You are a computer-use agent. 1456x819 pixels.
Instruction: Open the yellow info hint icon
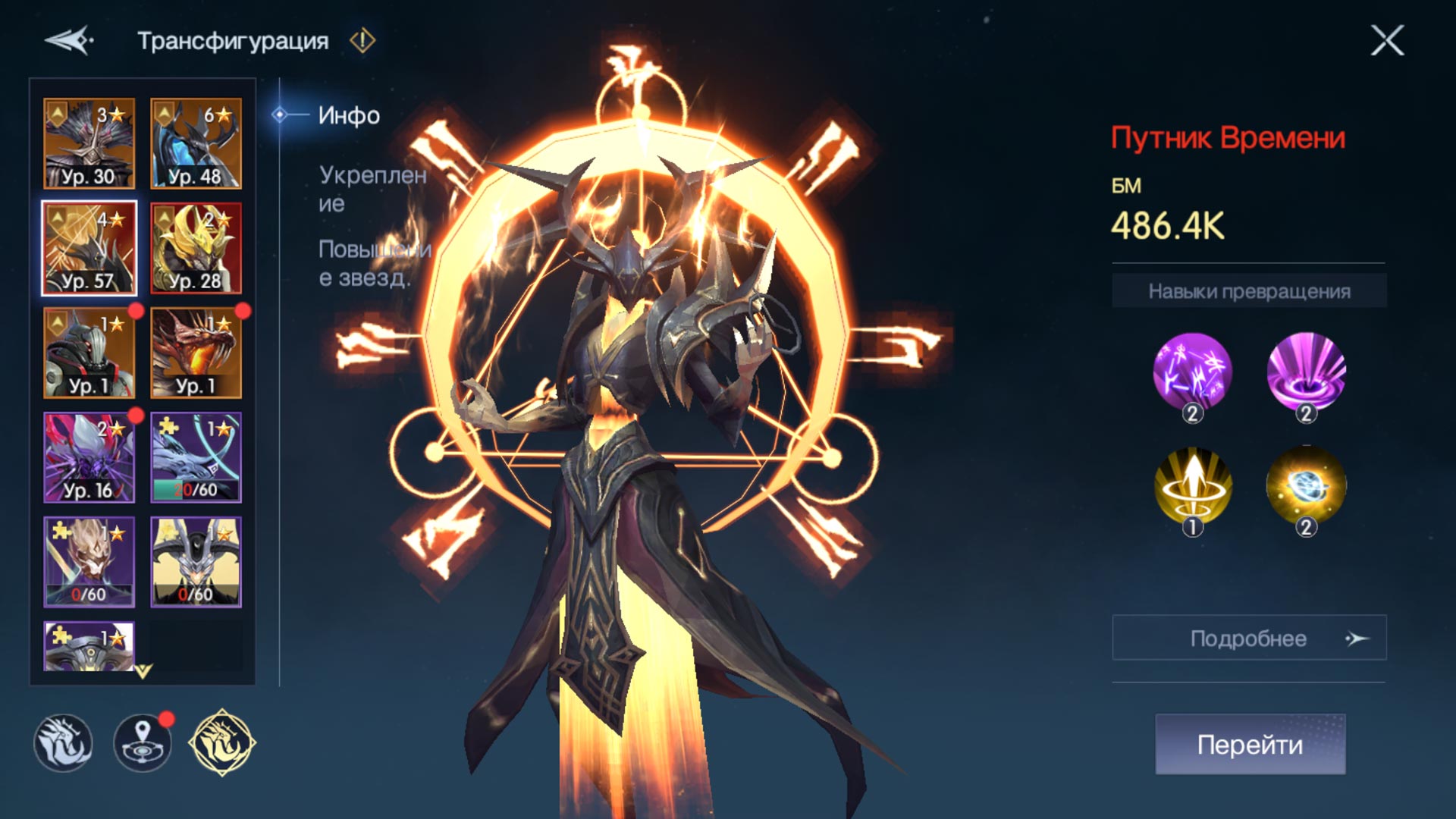click(362, 40)
